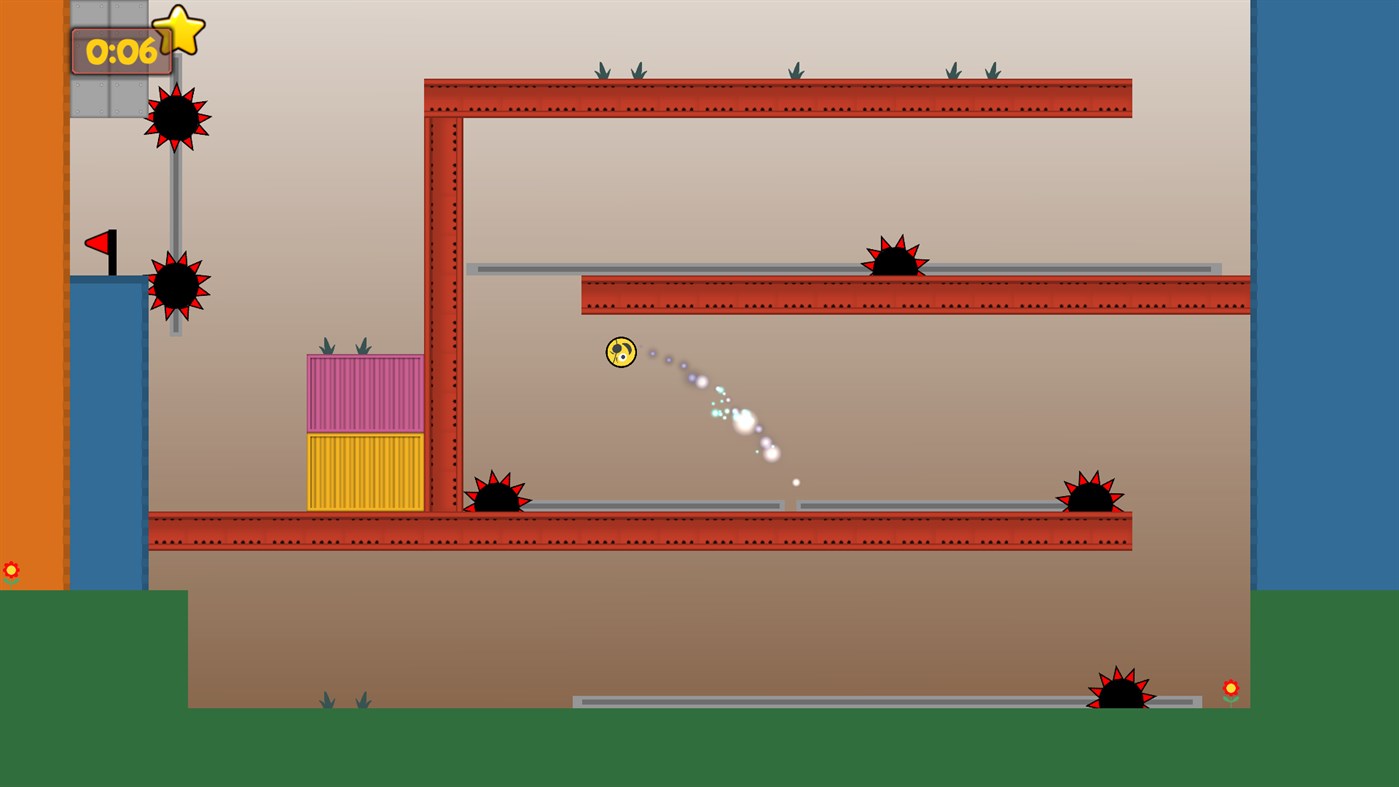
Task: Click the yellow shipping container
Action: 364,470
